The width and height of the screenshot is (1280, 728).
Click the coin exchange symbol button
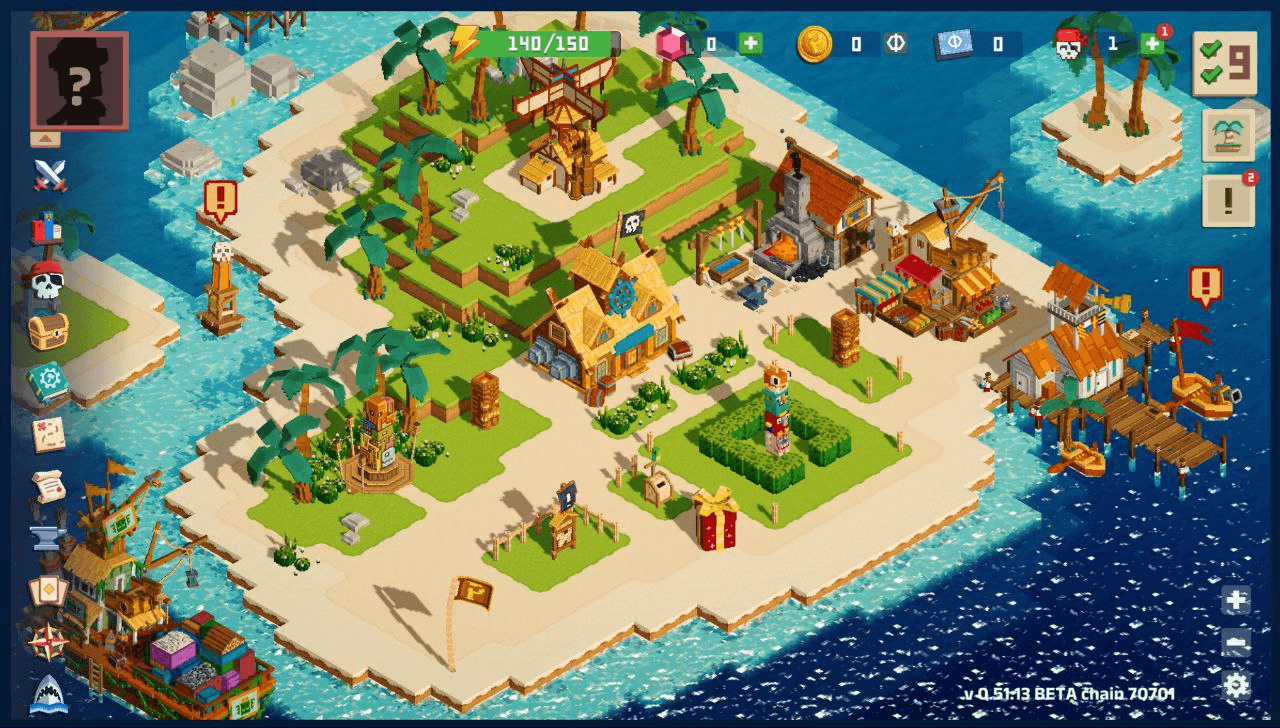tap(895, 44)
